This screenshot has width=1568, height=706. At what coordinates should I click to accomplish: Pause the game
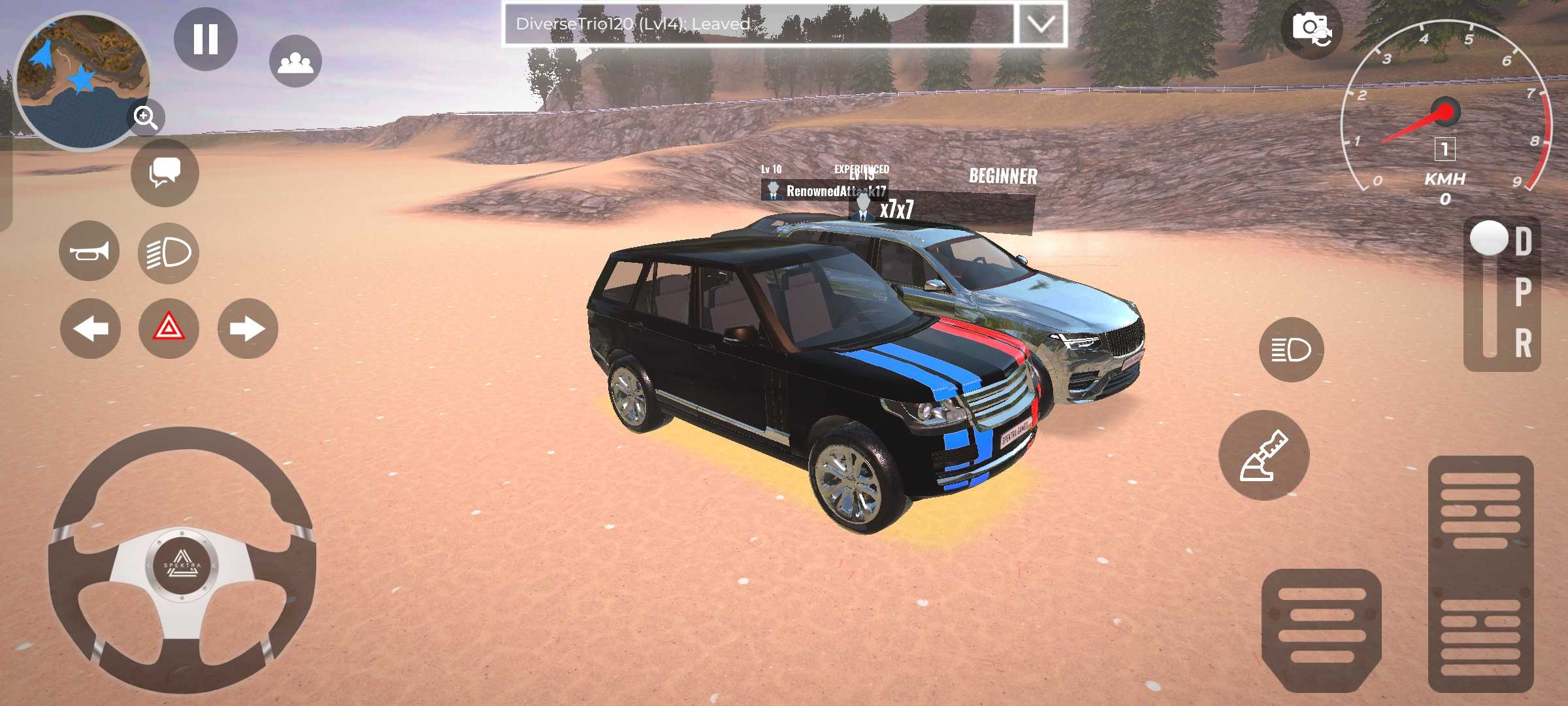(205, 39)
